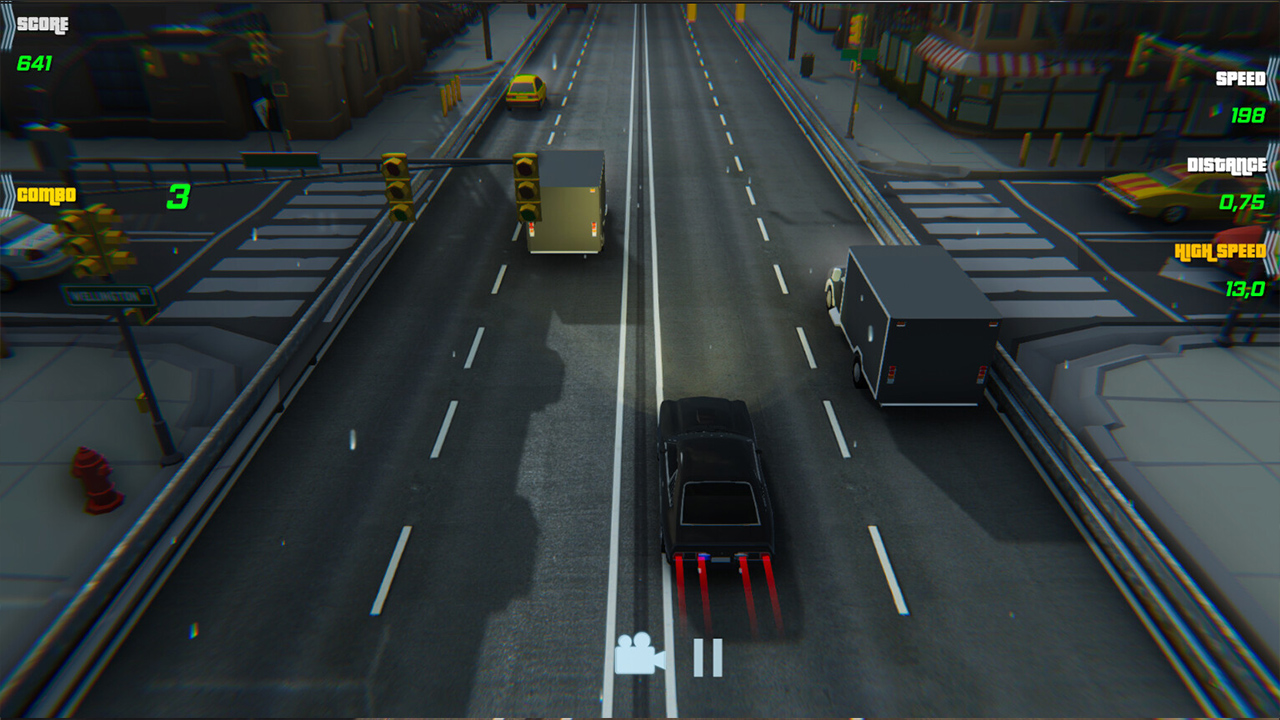Screen dimensions: 1280x720
Task: Click the pause icon at bottom center
Action: click(x=708, y=656)
